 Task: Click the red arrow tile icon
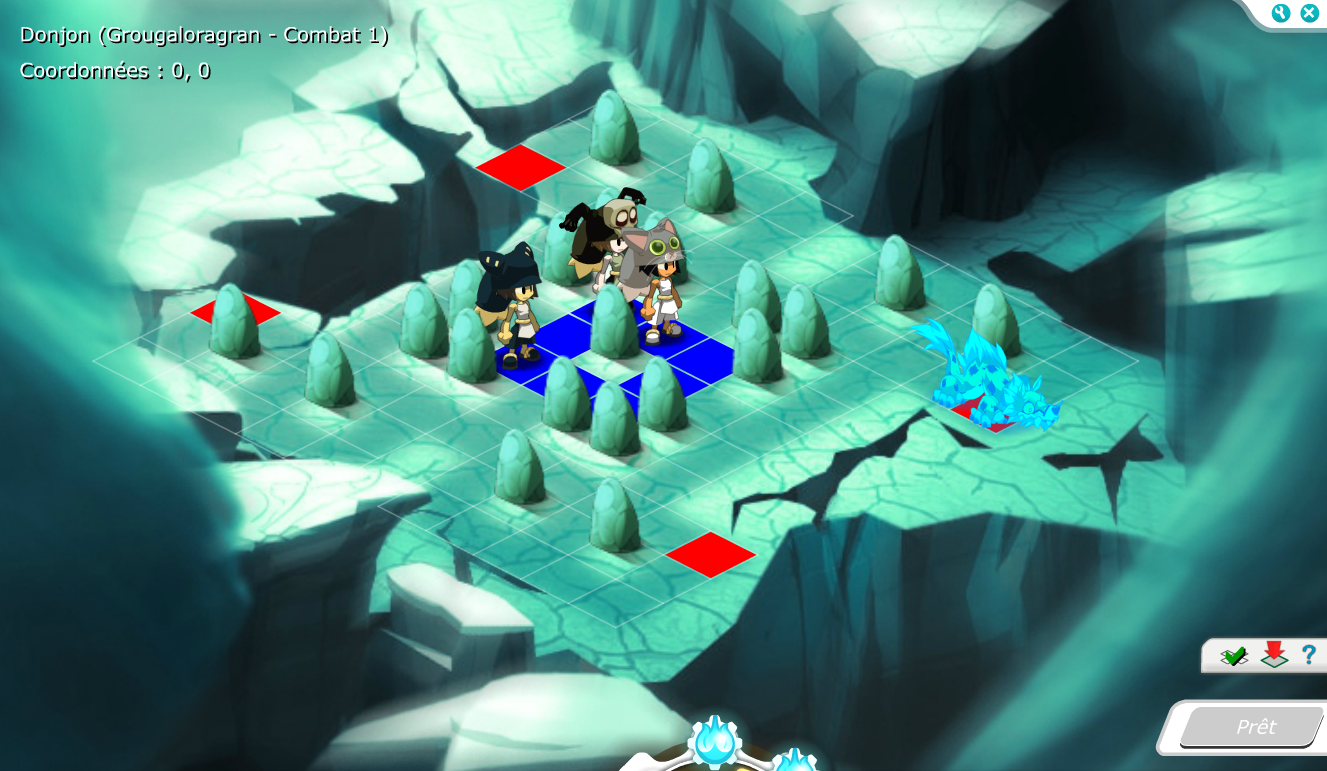pos(1273,655)
